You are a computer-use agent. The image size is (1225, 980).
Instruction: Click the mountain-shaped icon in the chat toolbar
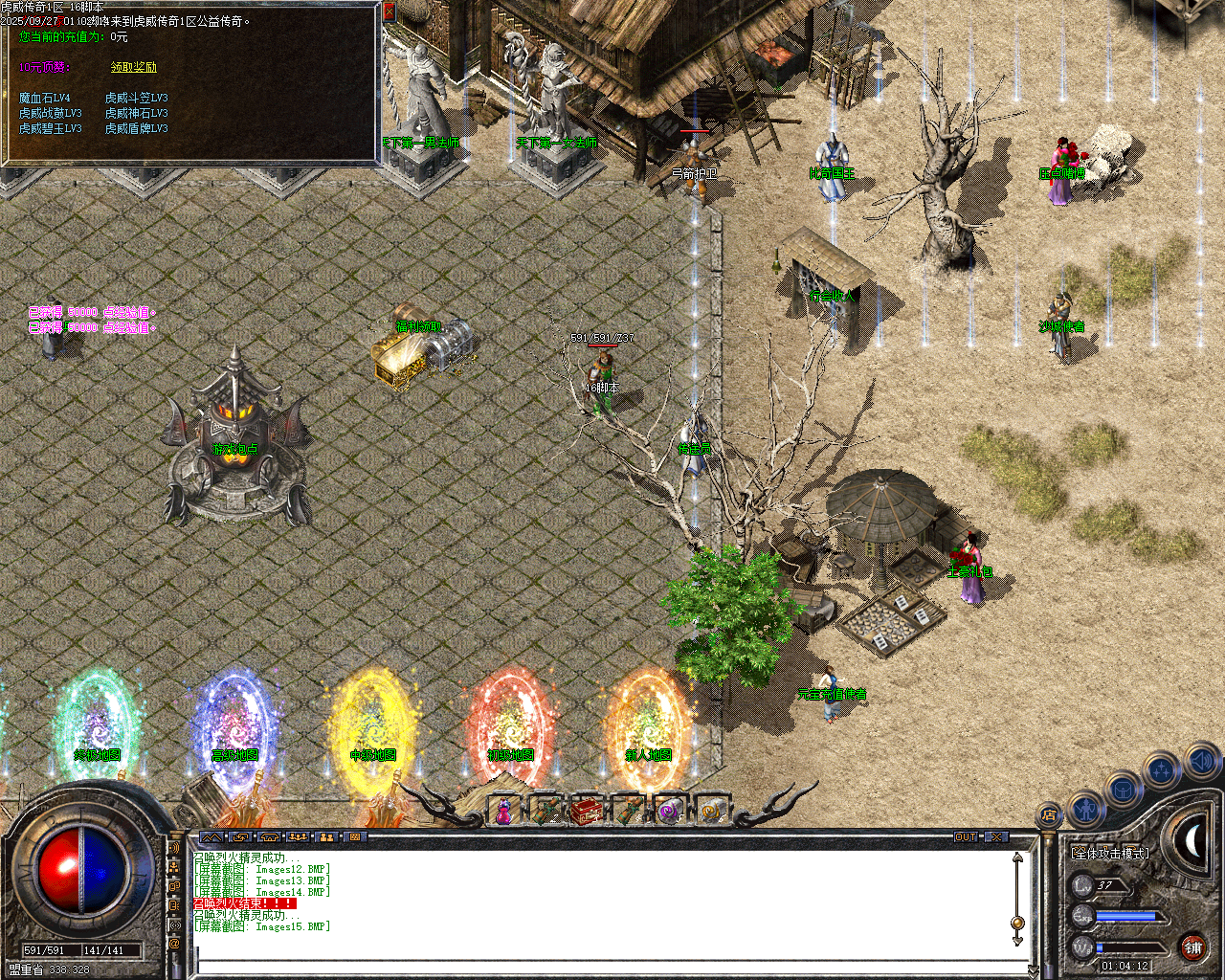pos(212,836)
